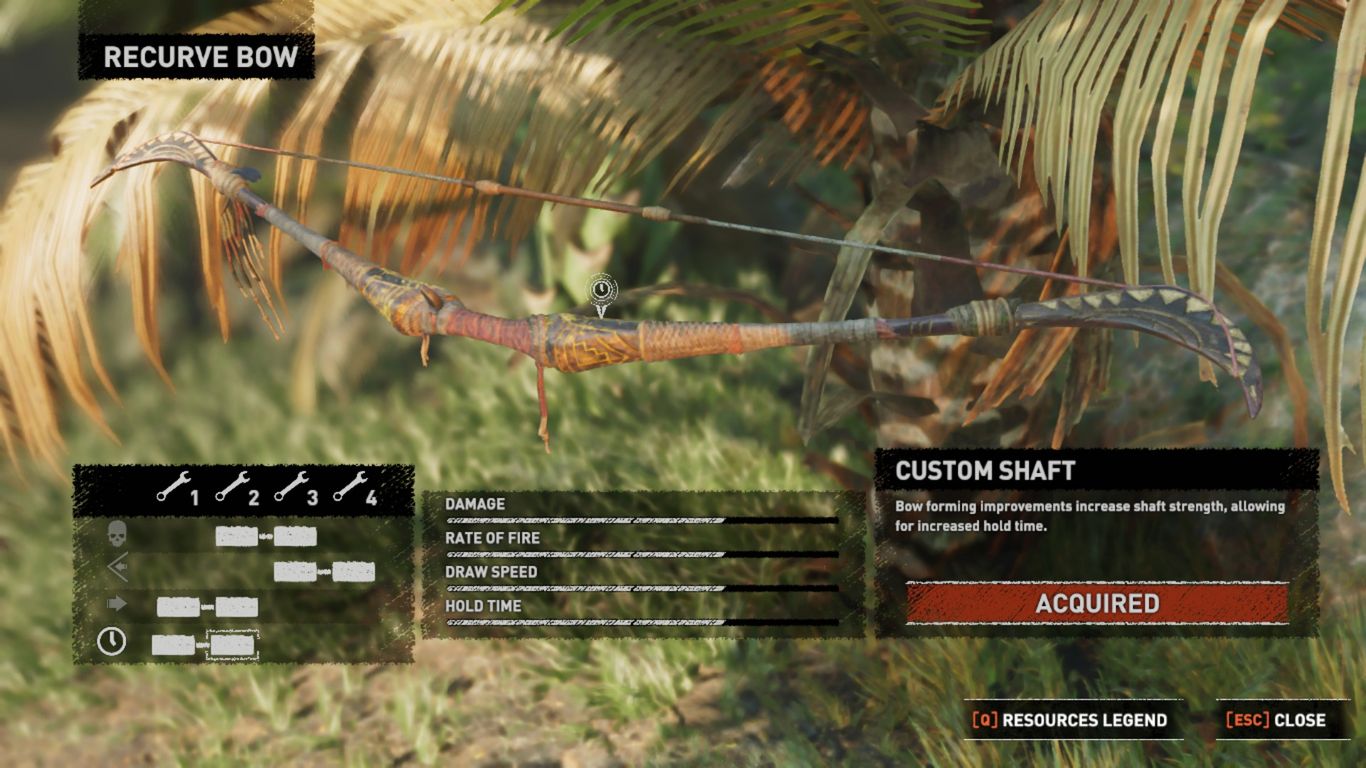Select the level 1 hold time upgrade
The image size is (1366, 768).
tap(173, 645)
